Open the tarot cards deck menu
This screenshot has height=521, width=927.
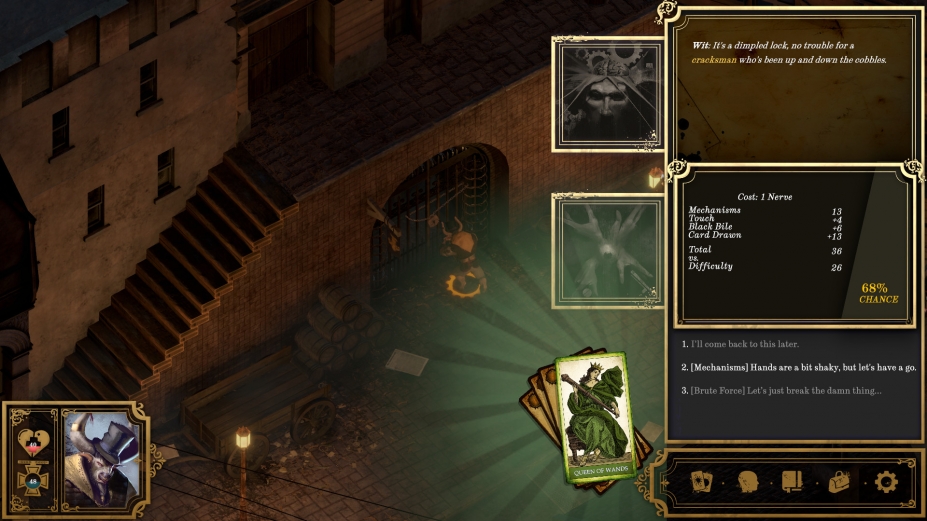(703, 482)
